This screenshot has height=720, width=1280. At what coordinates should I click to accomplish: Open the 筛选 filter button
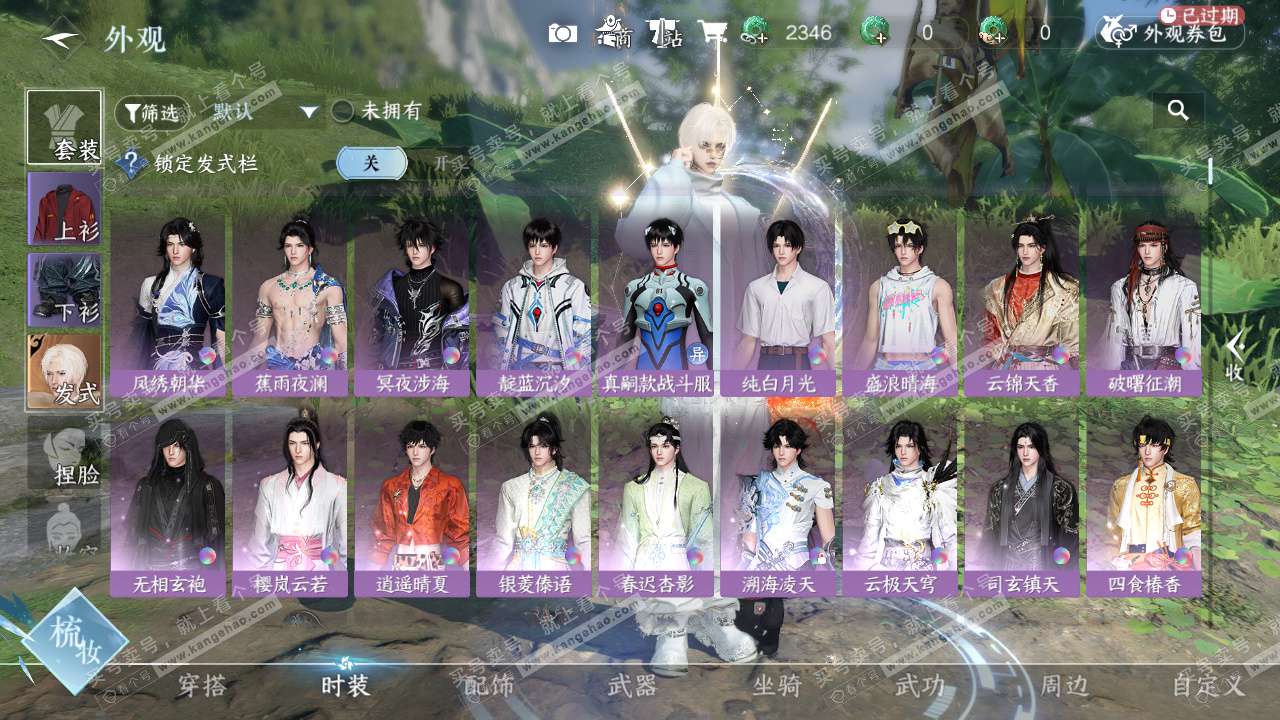[151, 113]
